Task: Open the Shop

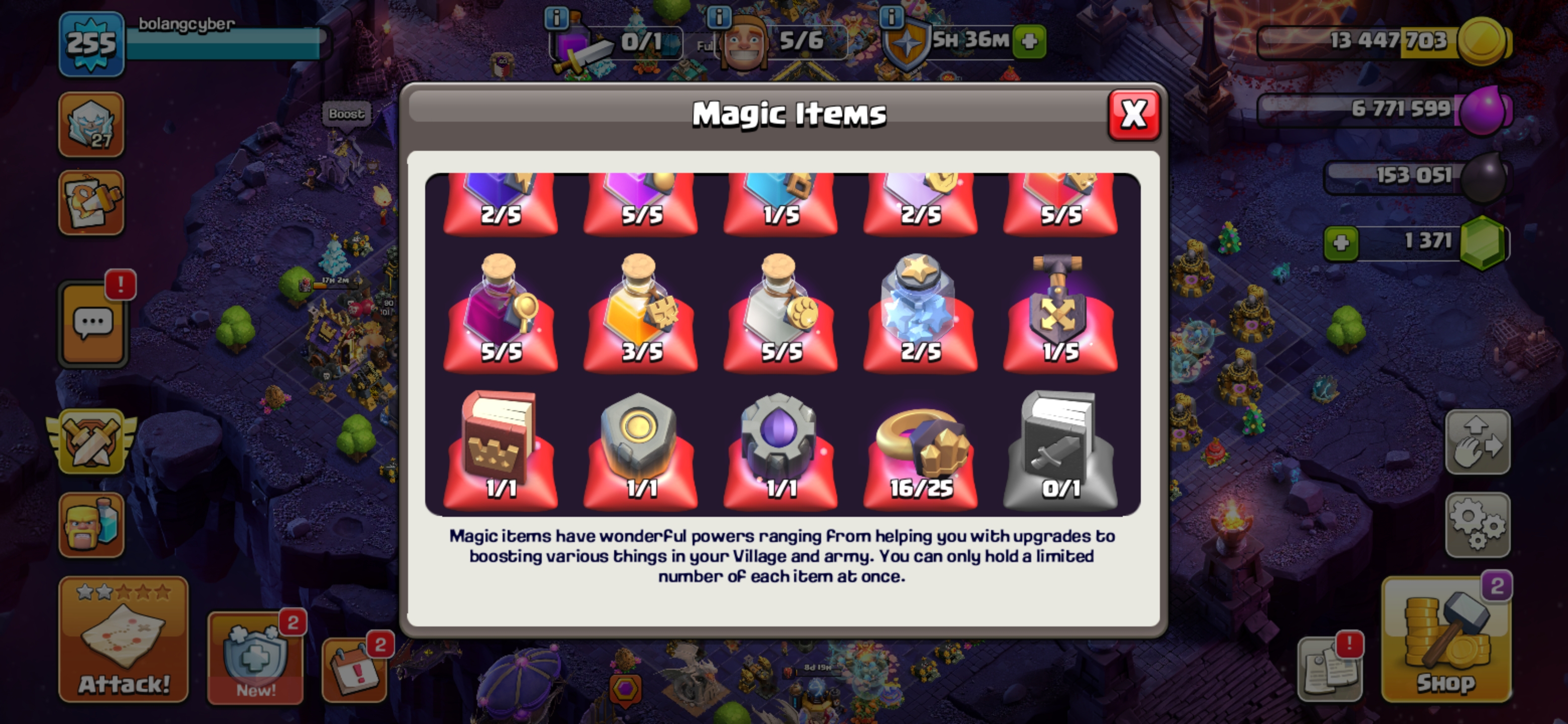Action: (1446, 640)
